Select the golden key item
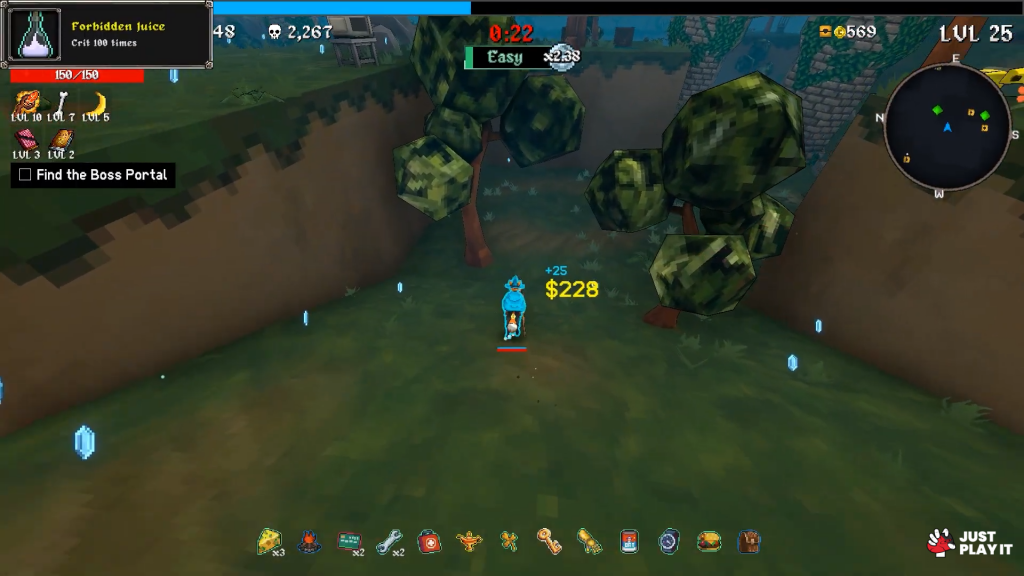This screenshot has width=1024, height=576. pos(548,541)
